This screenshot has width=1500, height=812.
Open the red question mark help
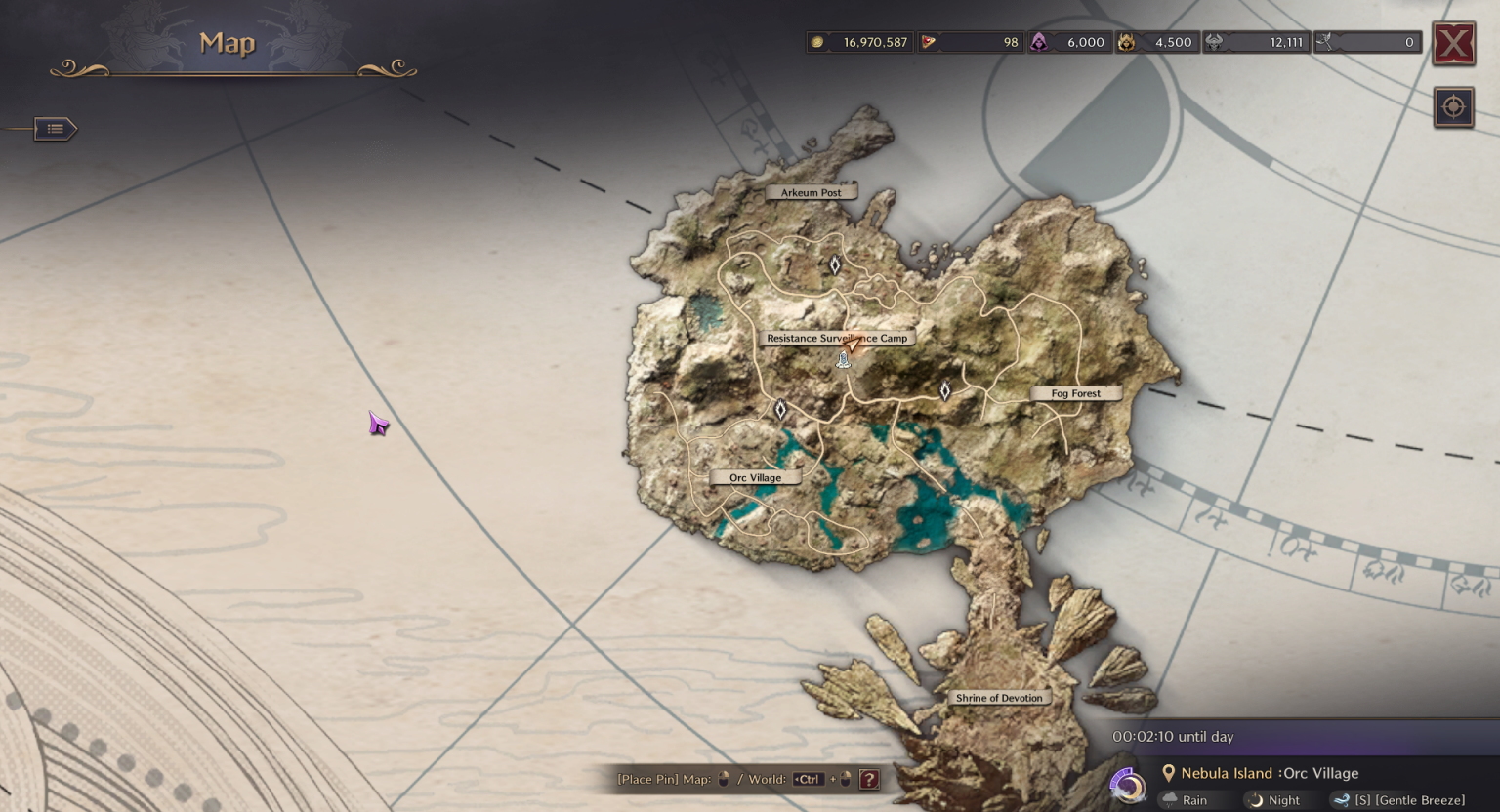coord(869,779)
